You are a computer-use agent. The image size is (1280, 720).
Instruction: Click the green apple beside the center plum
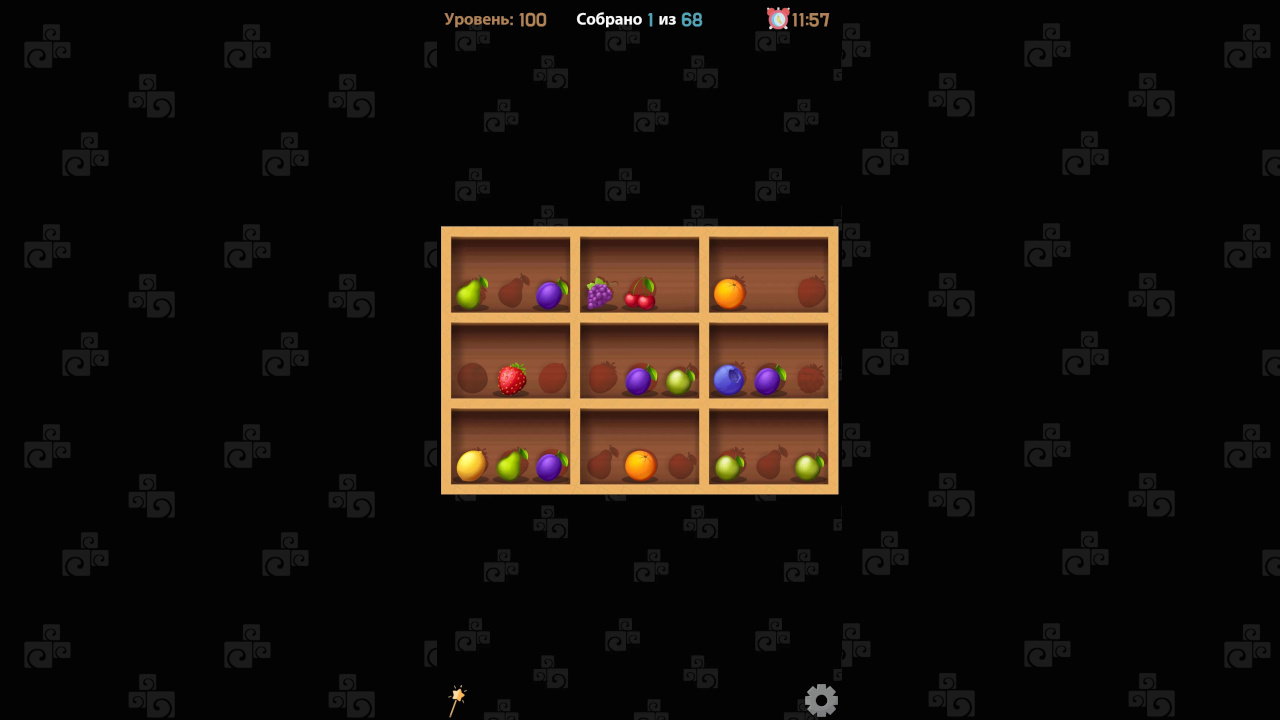tap(679, 381)
